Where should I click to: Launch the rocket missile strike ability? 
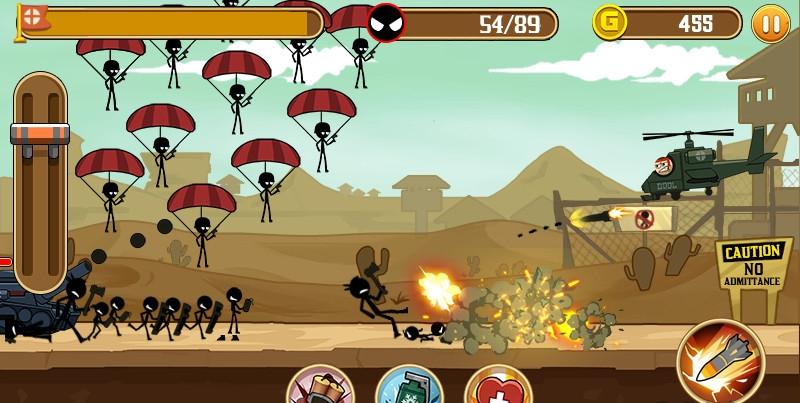[720, 360]
